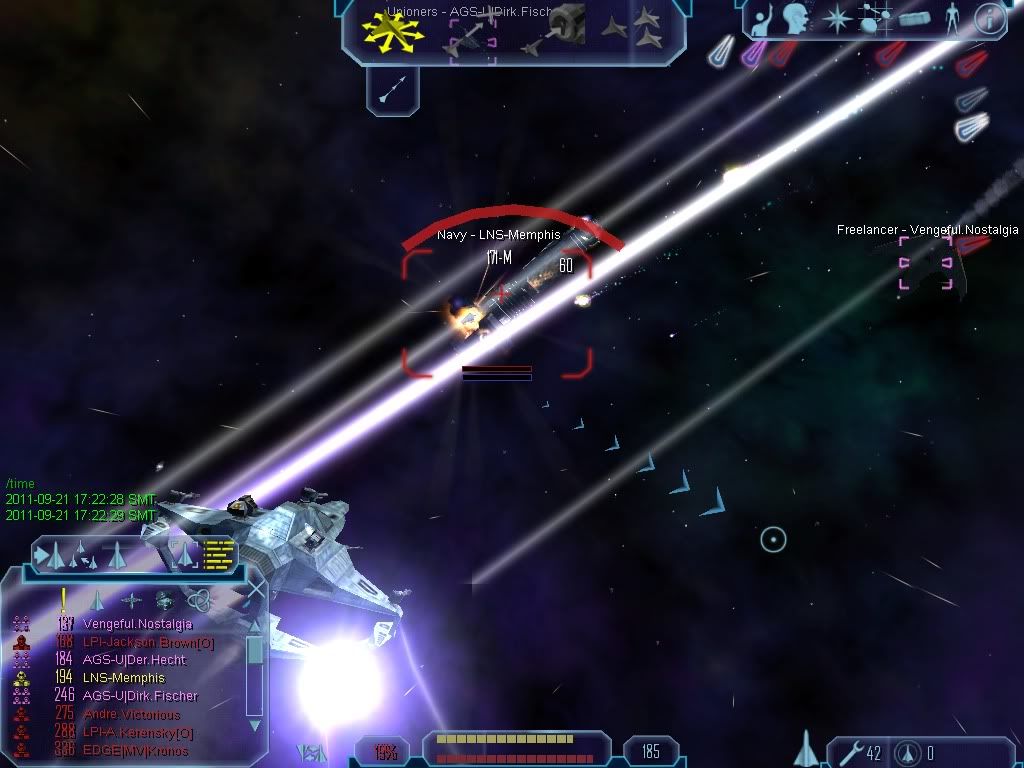Filter contacts by the knot-shaped icon
The height and width of the screenshot is (768, 1024).
[200, 600]
